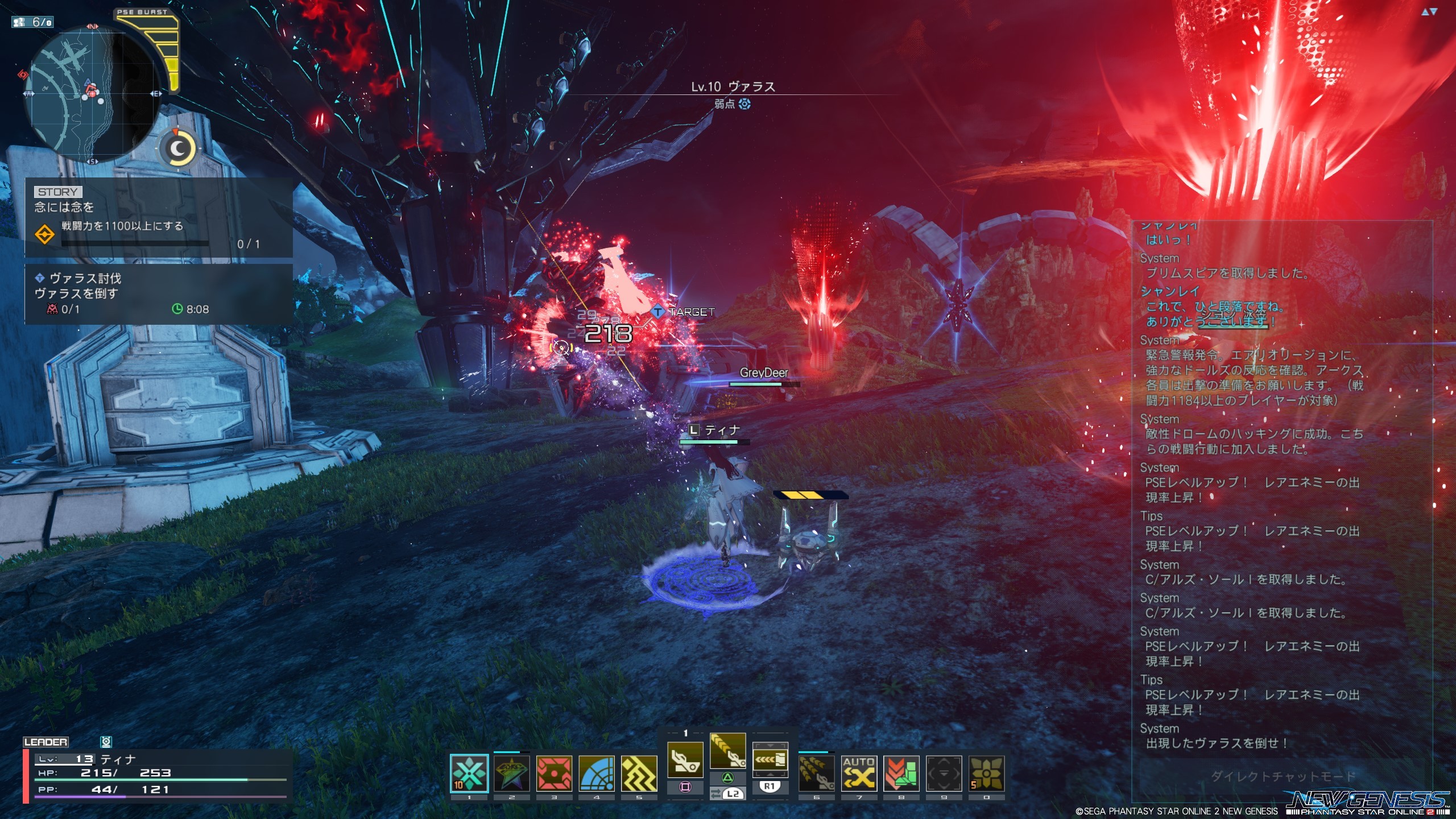
Task: Select the yellow arrows photon art icon
Action: pyautogui.click(x=727, y=752)
